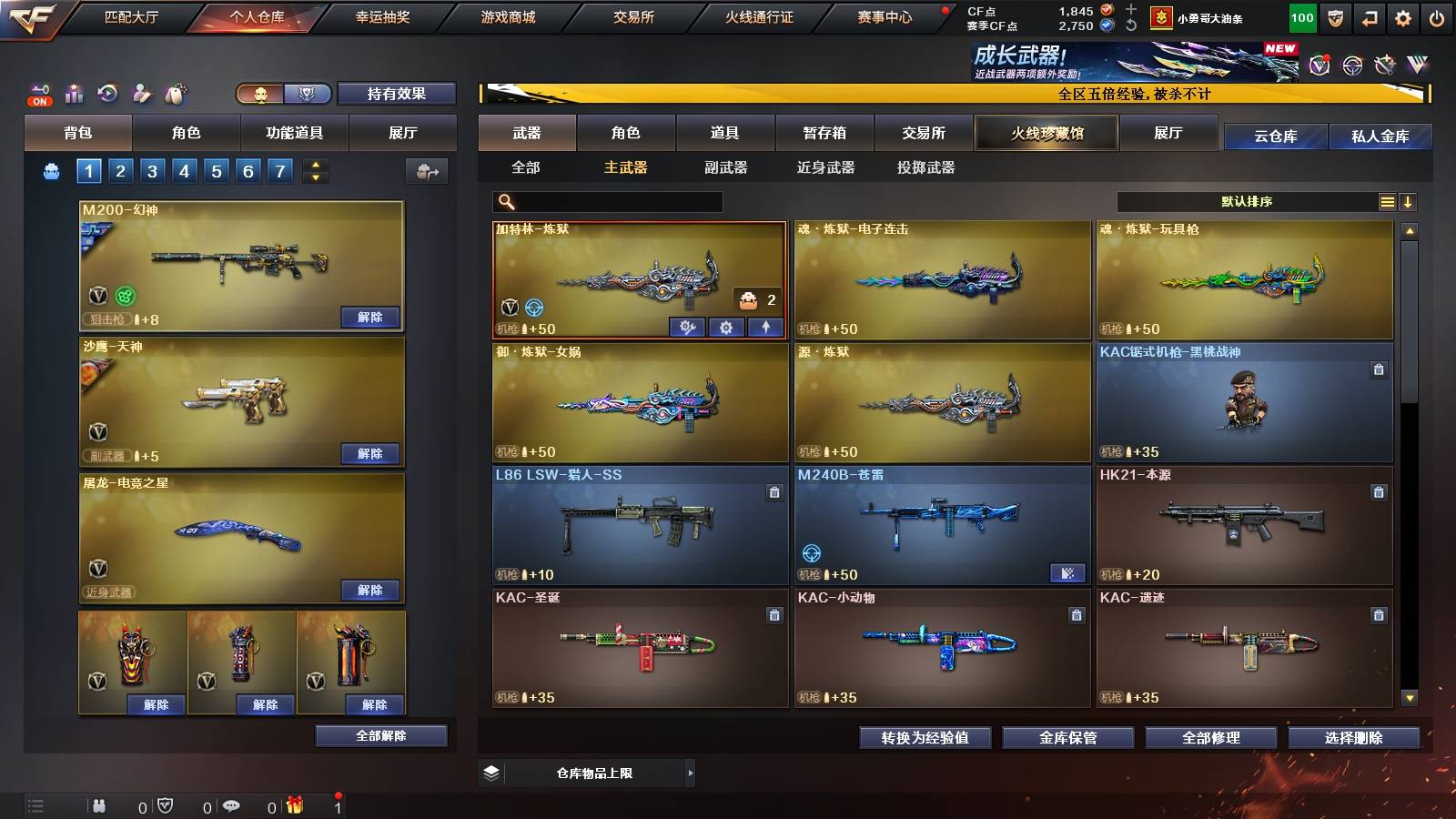Click the wrench repair icon under 加特林-炼狱
Image resolution: width=1456 pixels, height=819 pixels.
tap(688, 328)
